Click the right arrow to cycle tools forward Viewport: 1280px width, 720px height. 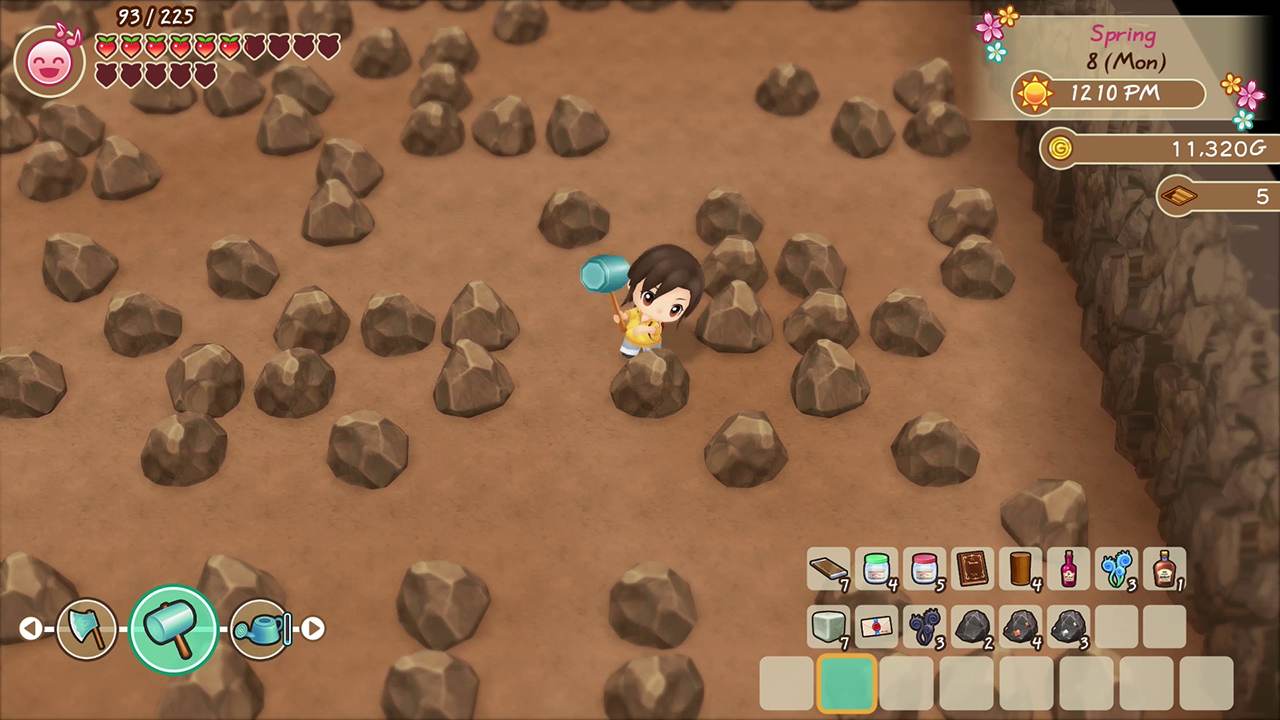(314, 628)
